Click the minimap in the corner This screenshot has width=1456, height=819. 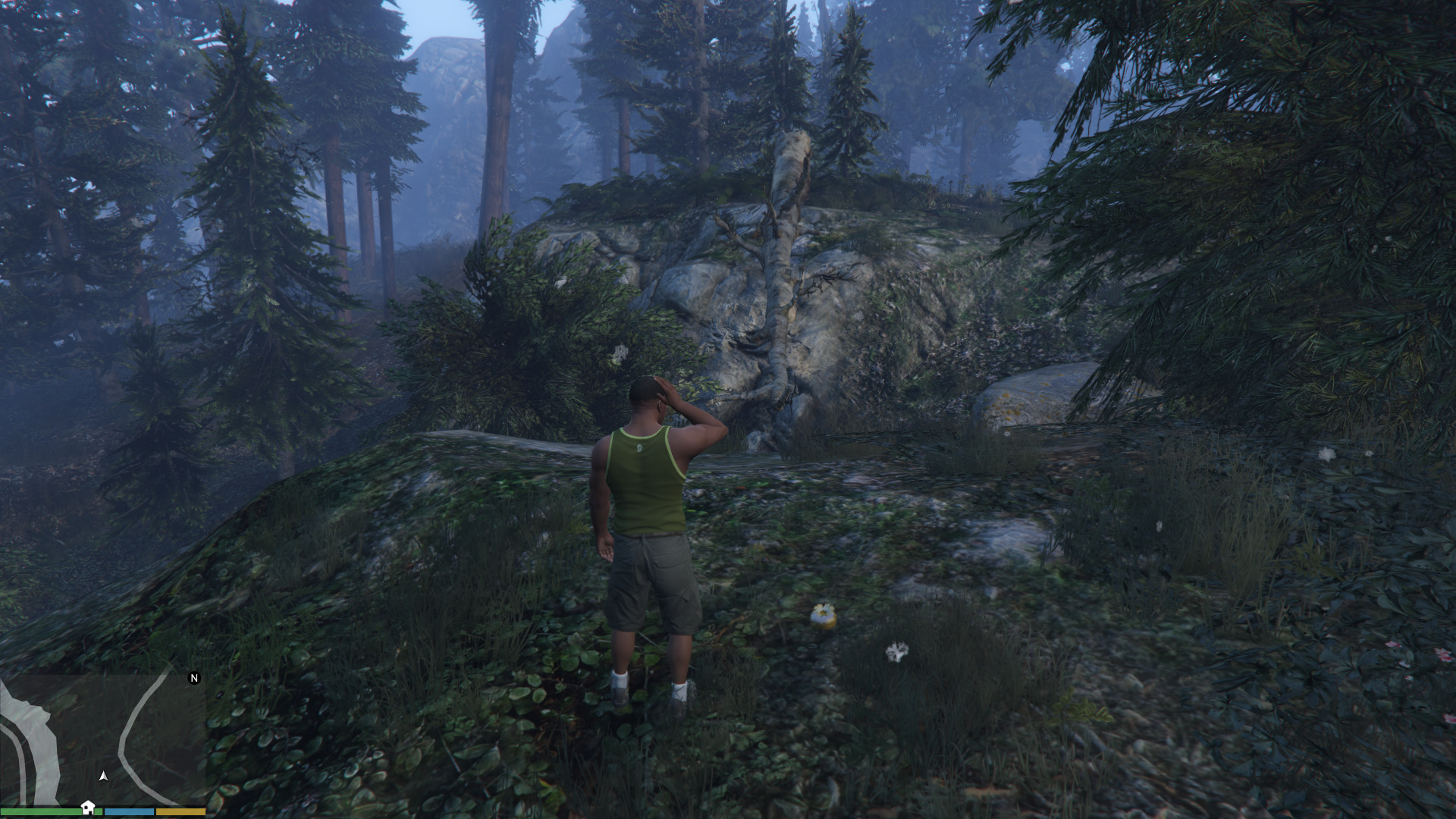pos(102,739)
